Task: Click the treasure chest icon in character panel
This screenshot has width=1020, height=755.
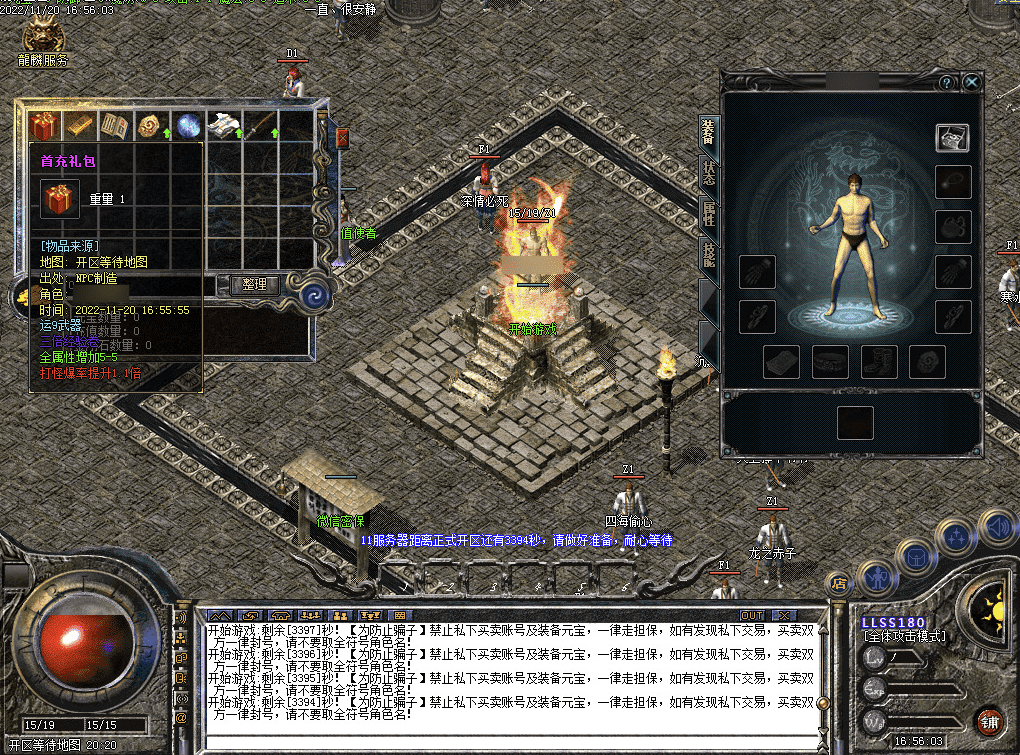Action: tap(952, 138)
